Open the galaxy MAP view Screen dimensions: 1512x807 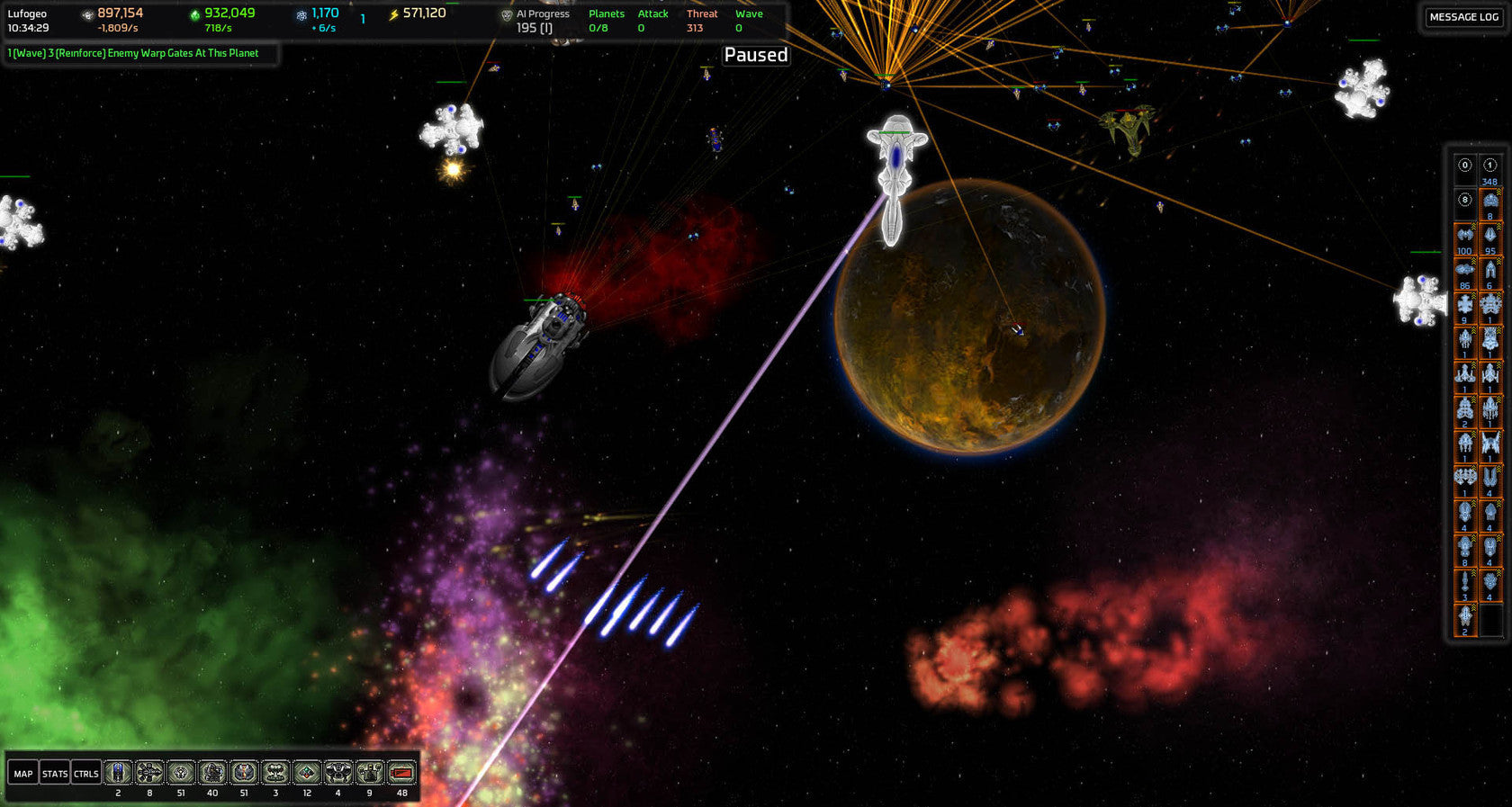point(23,774)
